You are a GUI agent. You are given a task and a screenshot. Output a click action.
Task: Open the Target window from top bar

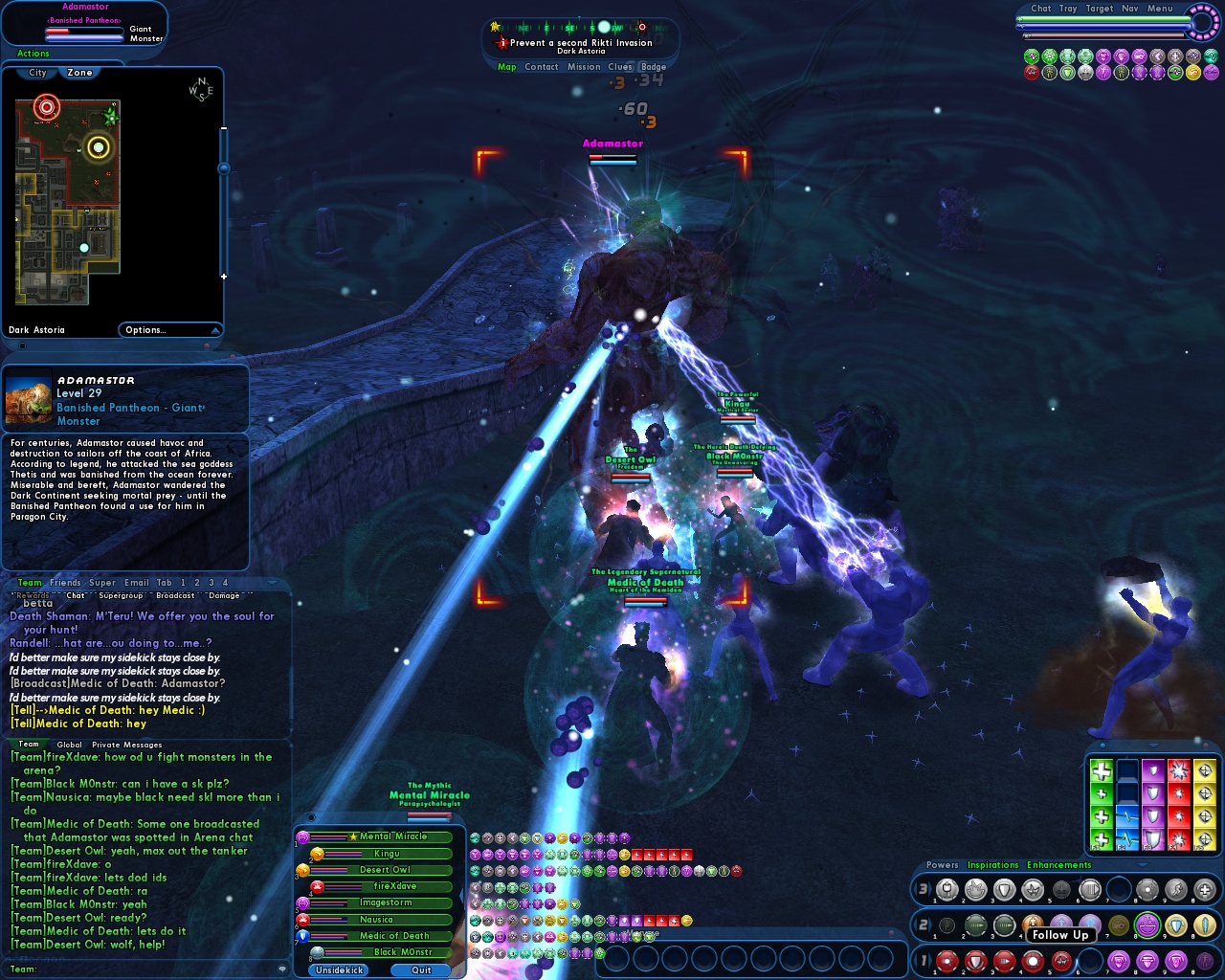point(1100,9)
